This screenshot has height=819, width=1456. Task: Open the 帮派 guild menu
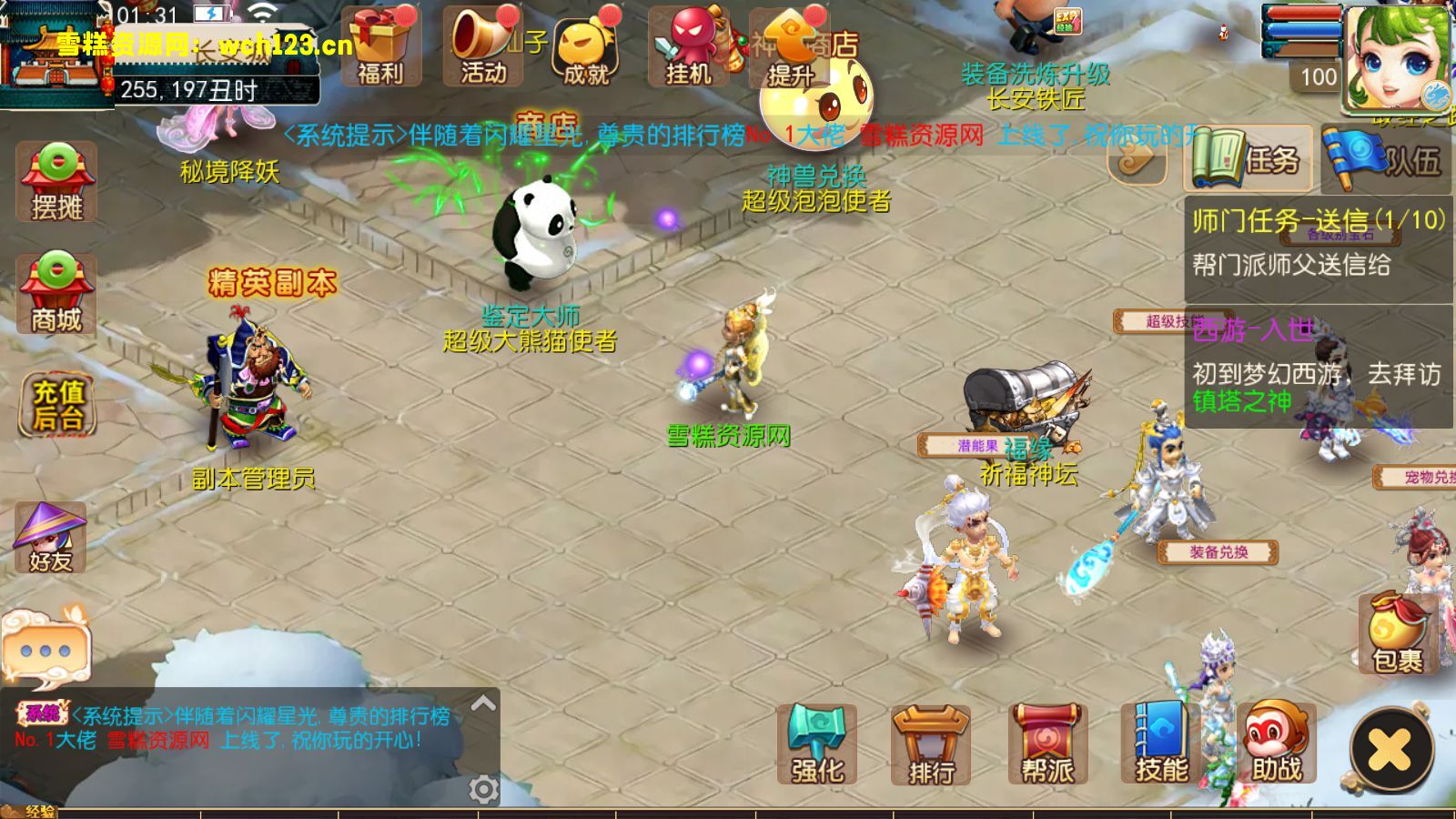pos(1047,744)
